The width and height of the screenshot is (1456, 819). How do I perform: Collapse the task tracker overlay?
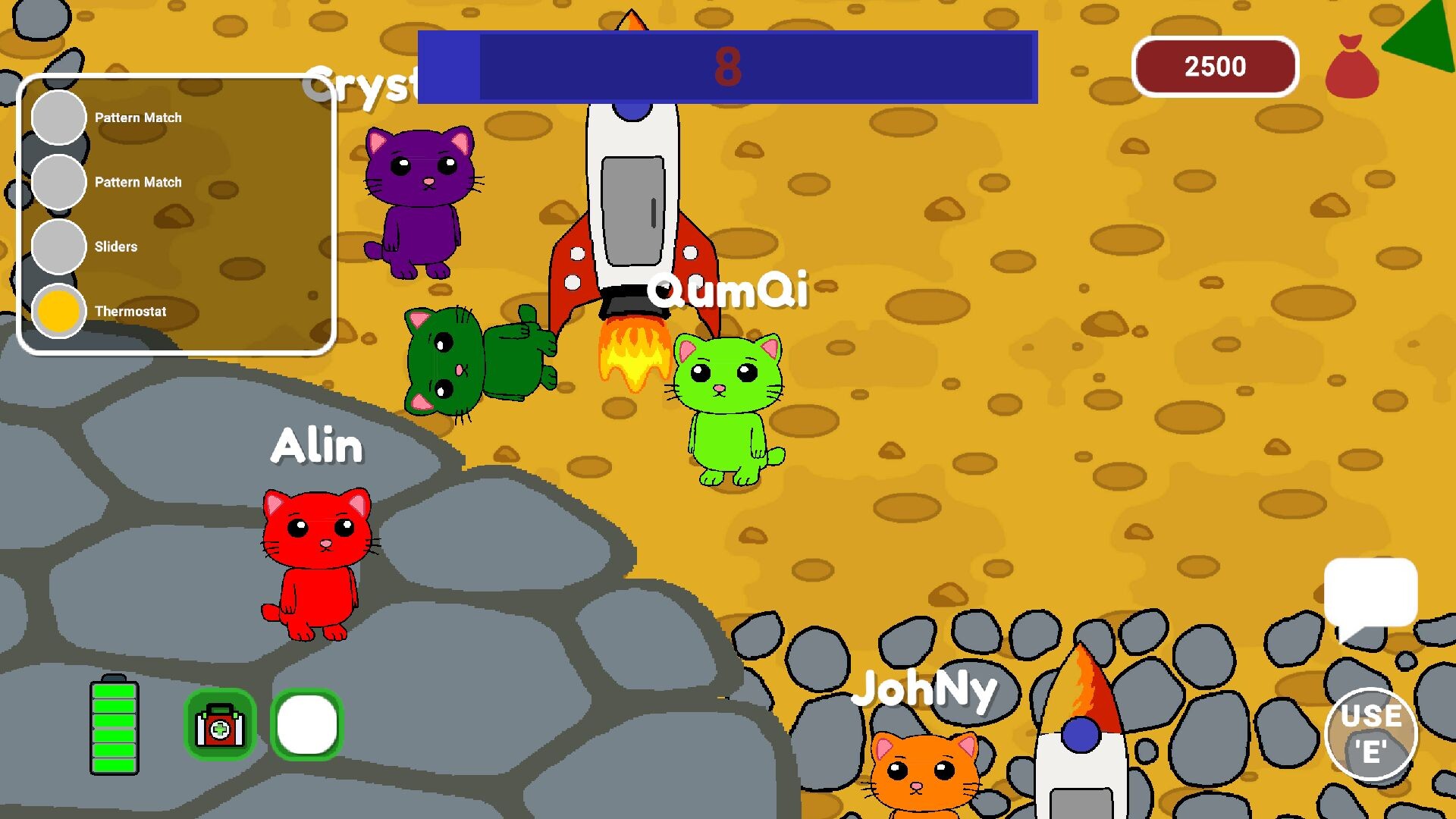(178, 212)
